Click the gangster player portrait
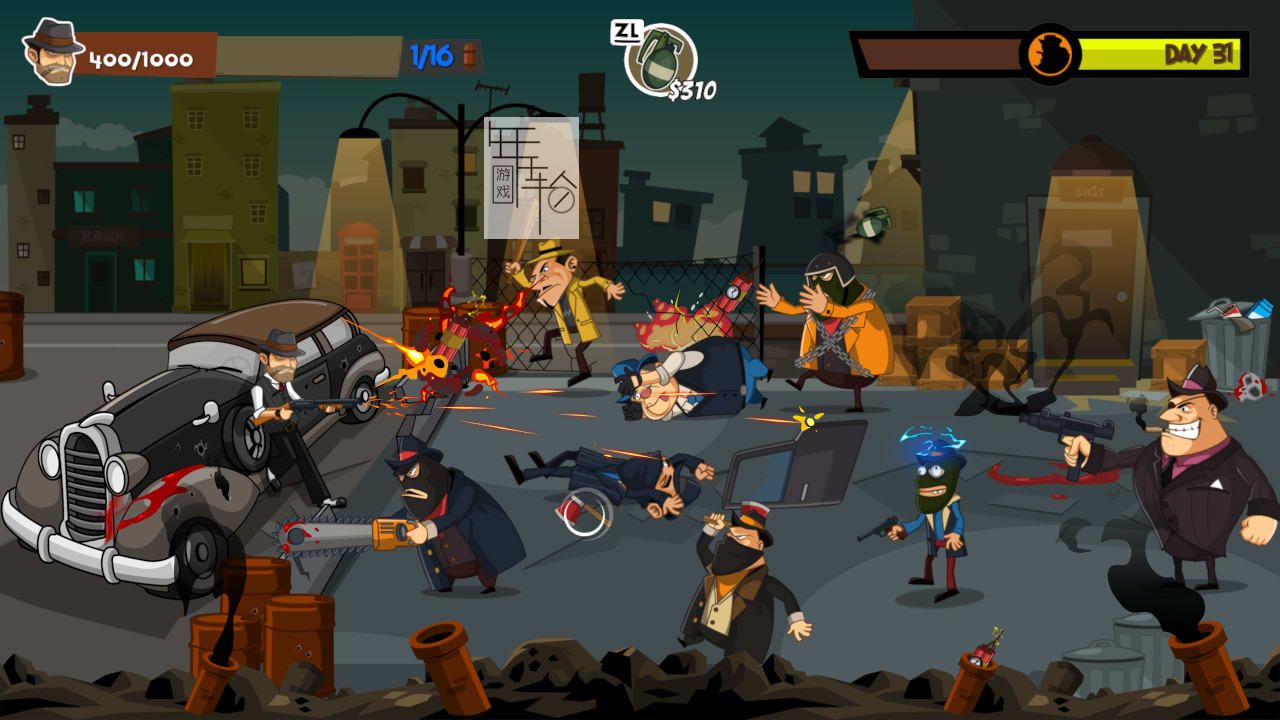The height and width of the screenshot is (720, 1280). click(52, 52)
